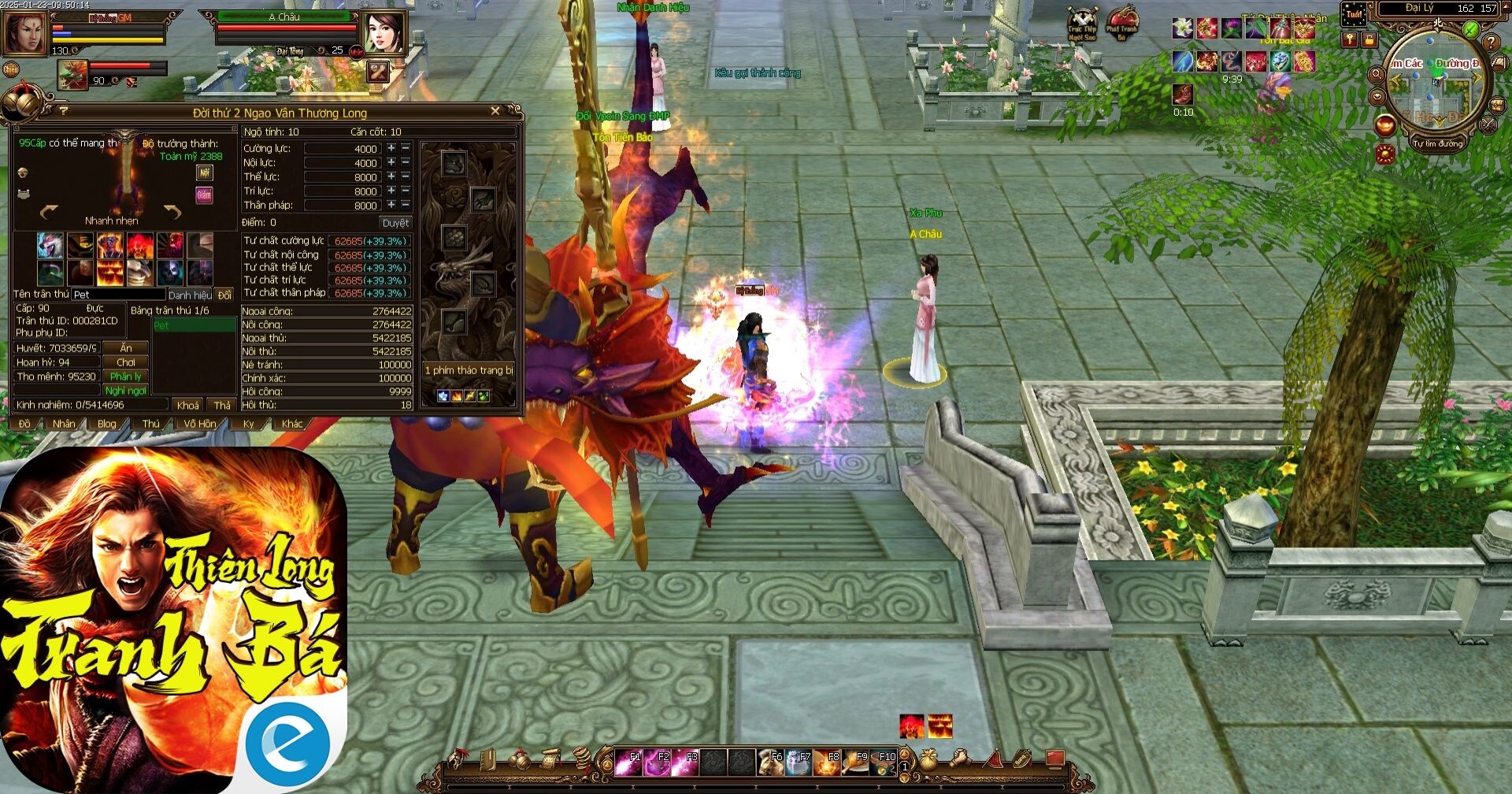Screen dimensions: 1512x794
Task: Open the Khác tab
Action: [x=292, y=424]
